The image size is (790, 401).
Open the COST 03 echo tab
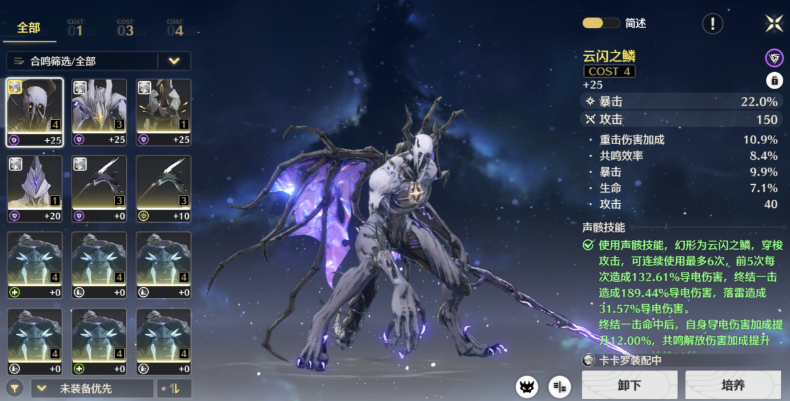(125, 28)
